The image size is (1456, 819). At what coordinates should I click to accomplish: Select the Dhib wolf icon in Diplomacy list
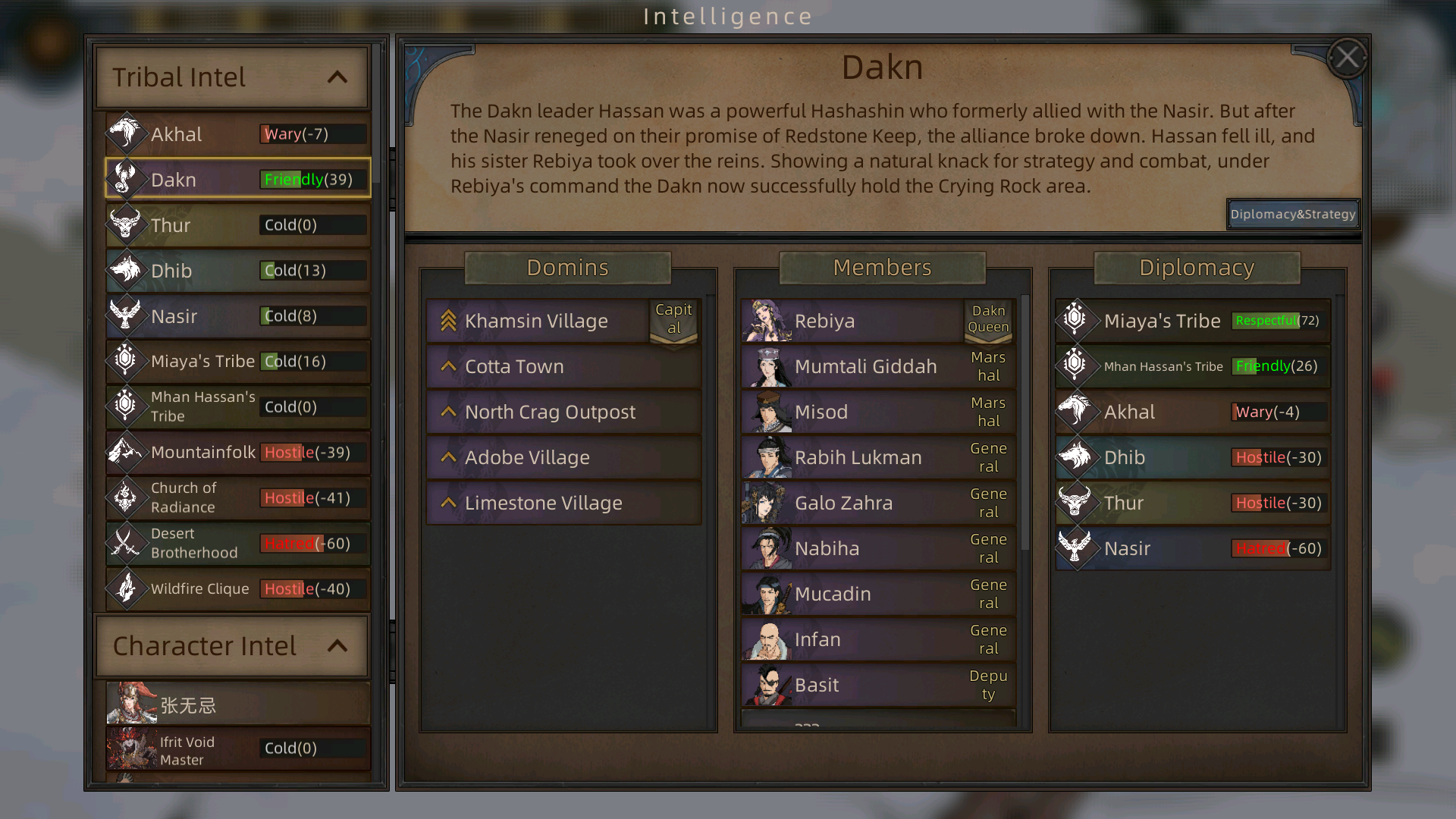click(1078, 457)
